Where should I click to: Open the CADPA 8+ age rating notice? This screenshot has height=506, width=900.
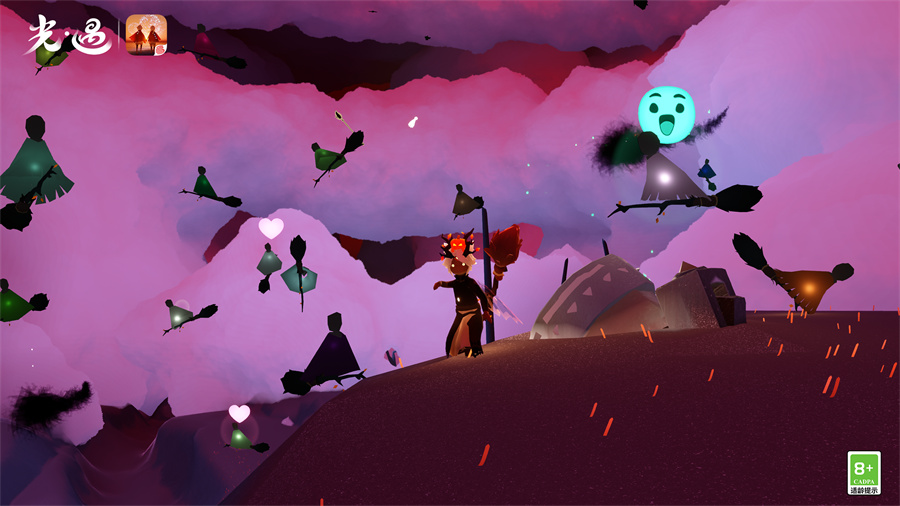click(864, 472)
